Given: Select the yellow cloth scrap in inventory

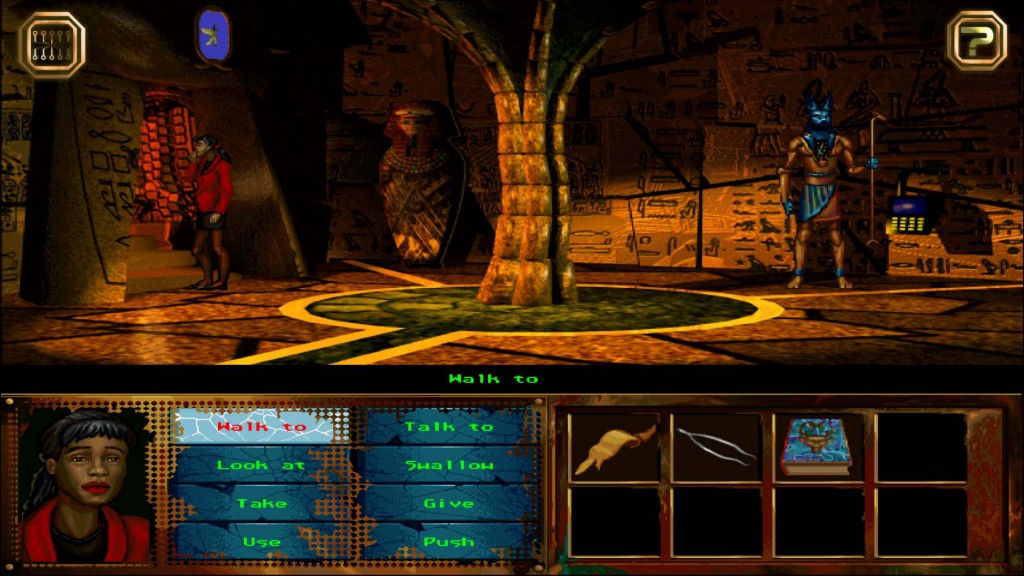Looking at the screenshot, I should tap(614, 447).
